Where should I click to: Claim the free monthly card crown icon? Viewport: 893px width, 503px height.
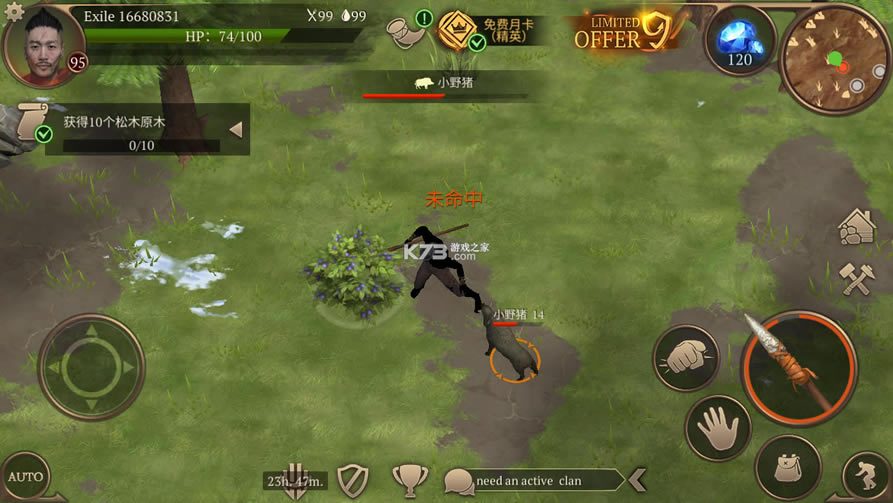458,31
